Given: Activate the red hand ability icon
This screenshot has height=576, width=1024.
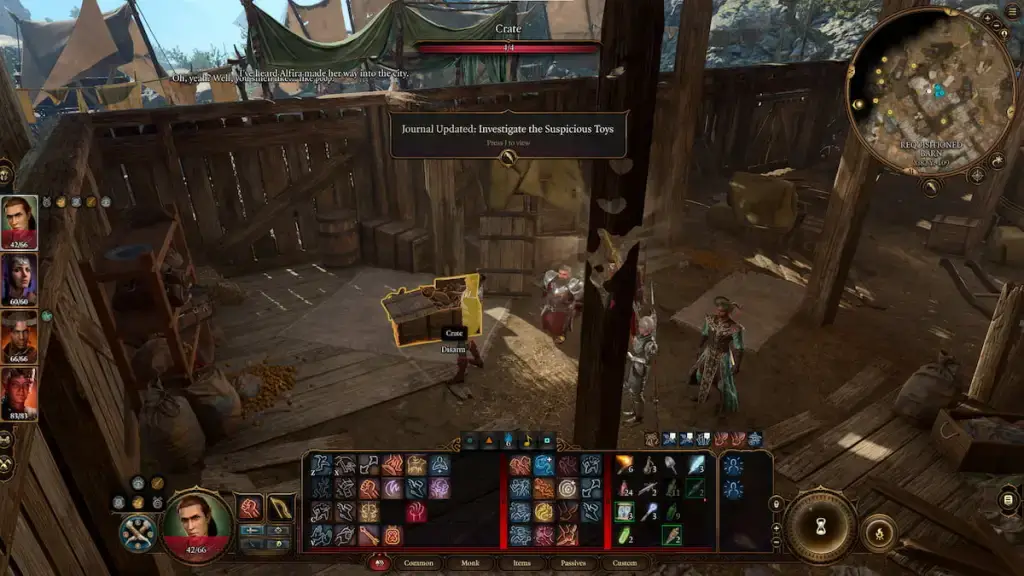Looking at the screenshot, I should pyautogui.click(x=417, y=512).
